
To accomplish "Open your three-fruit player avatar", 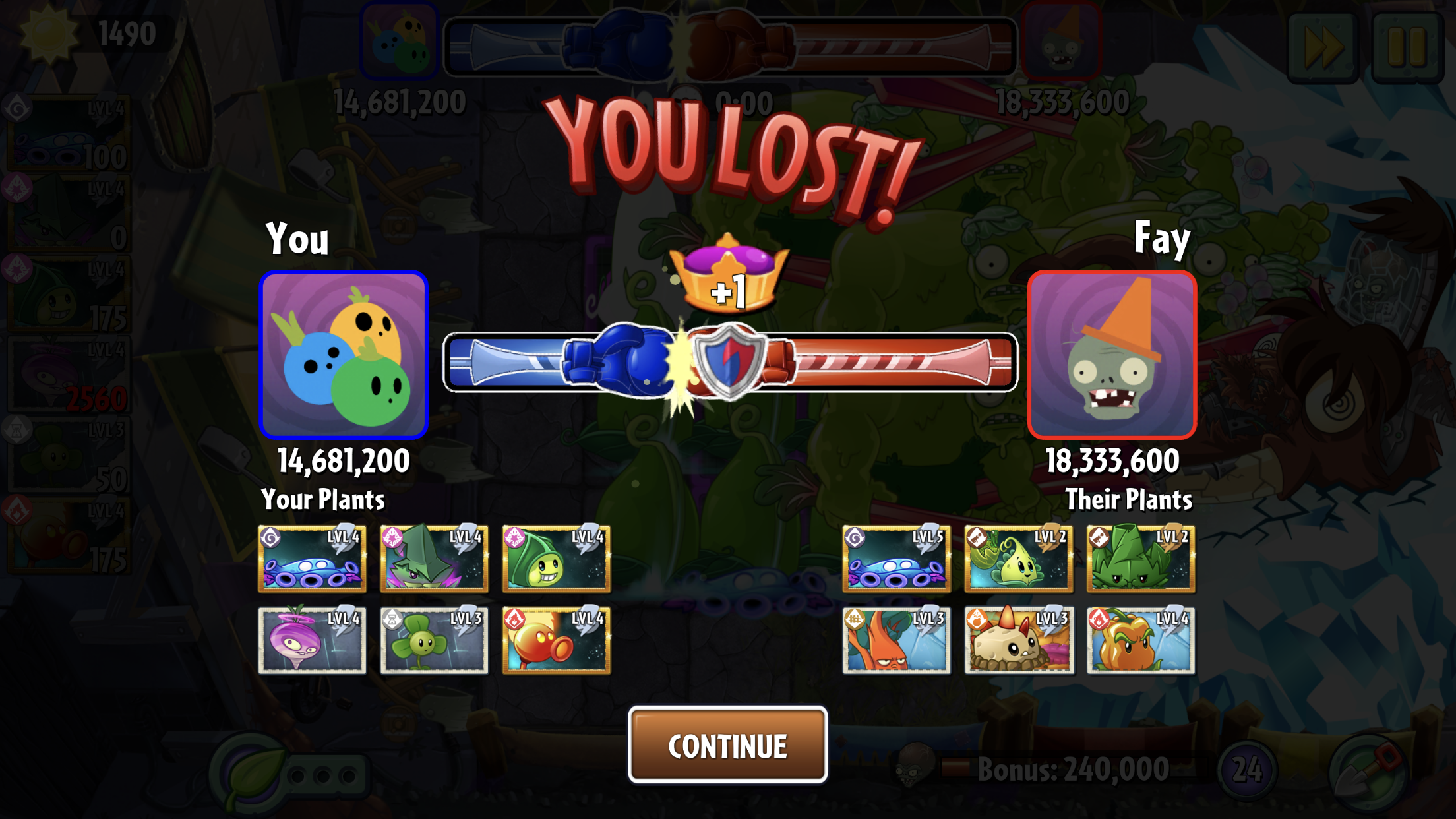I will click(x=344, y=355).
